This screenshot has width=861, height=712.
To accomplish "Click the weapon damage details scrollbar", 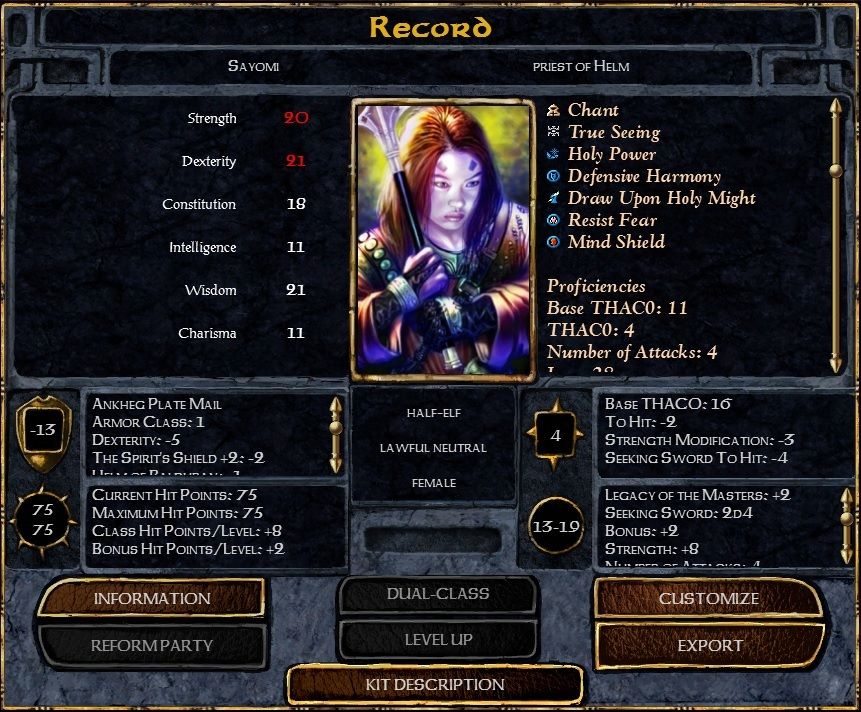I will [x=846, y=525].
